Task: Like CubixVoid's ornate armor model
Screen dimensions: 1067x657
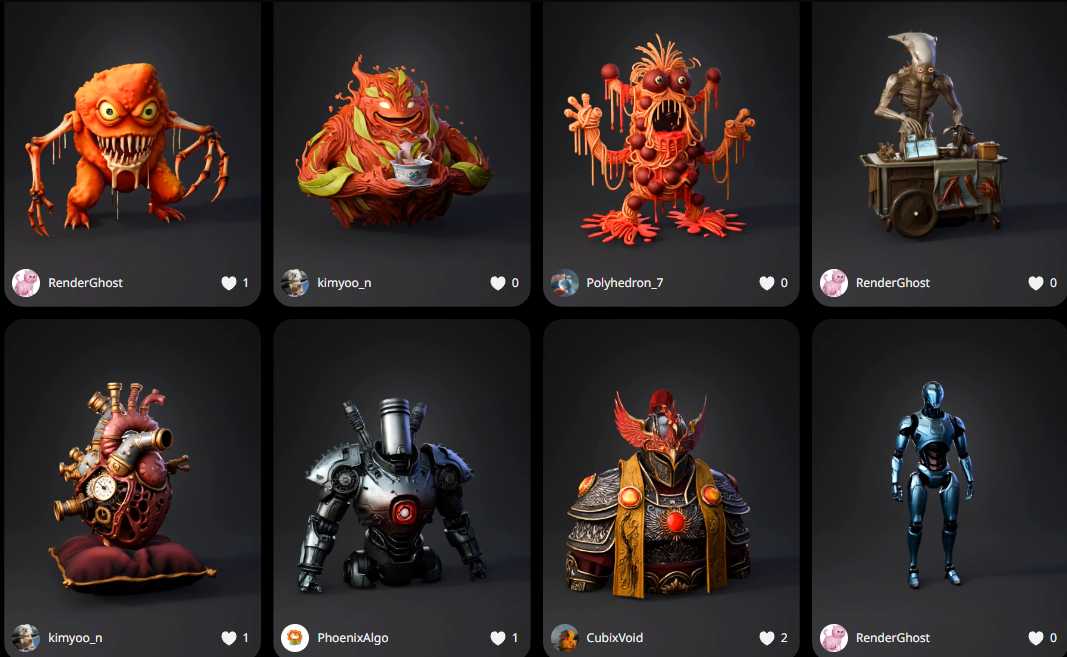Action: 767,638
